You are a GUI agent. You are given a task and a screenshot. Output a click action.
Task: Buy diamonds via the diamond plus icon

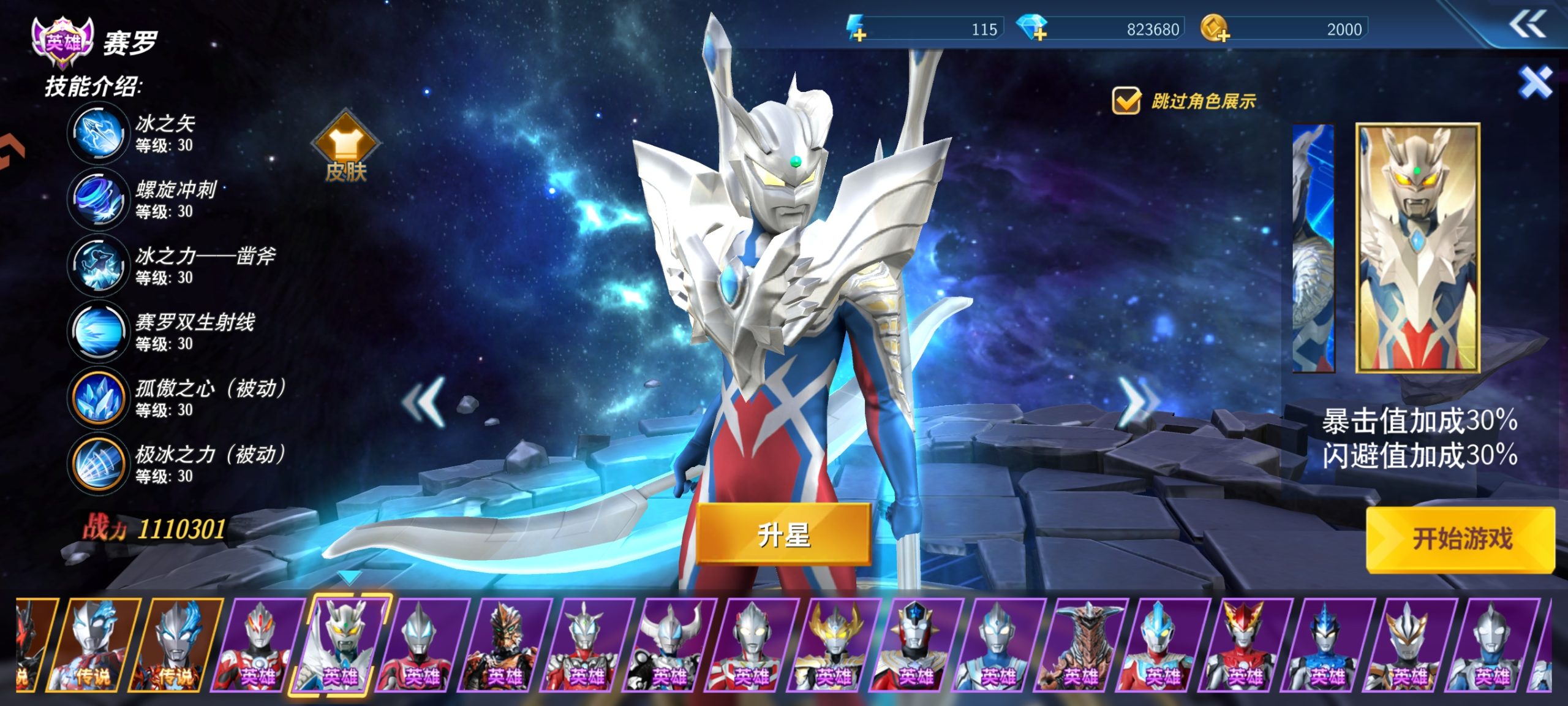point(1033,29)
